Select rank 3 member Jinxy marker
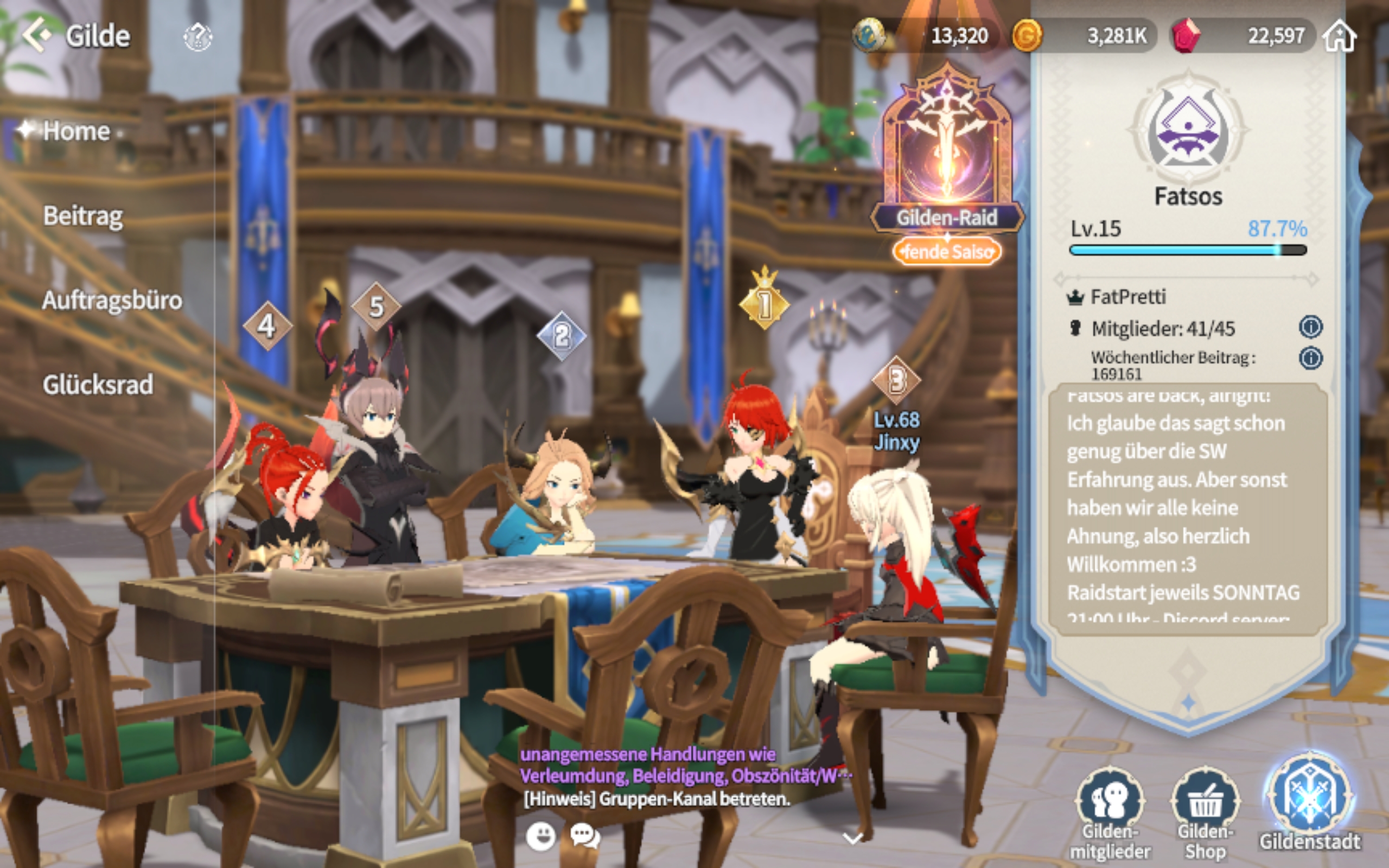The image size is (1389, 868). pyautogui.click(x=896, y=380)
